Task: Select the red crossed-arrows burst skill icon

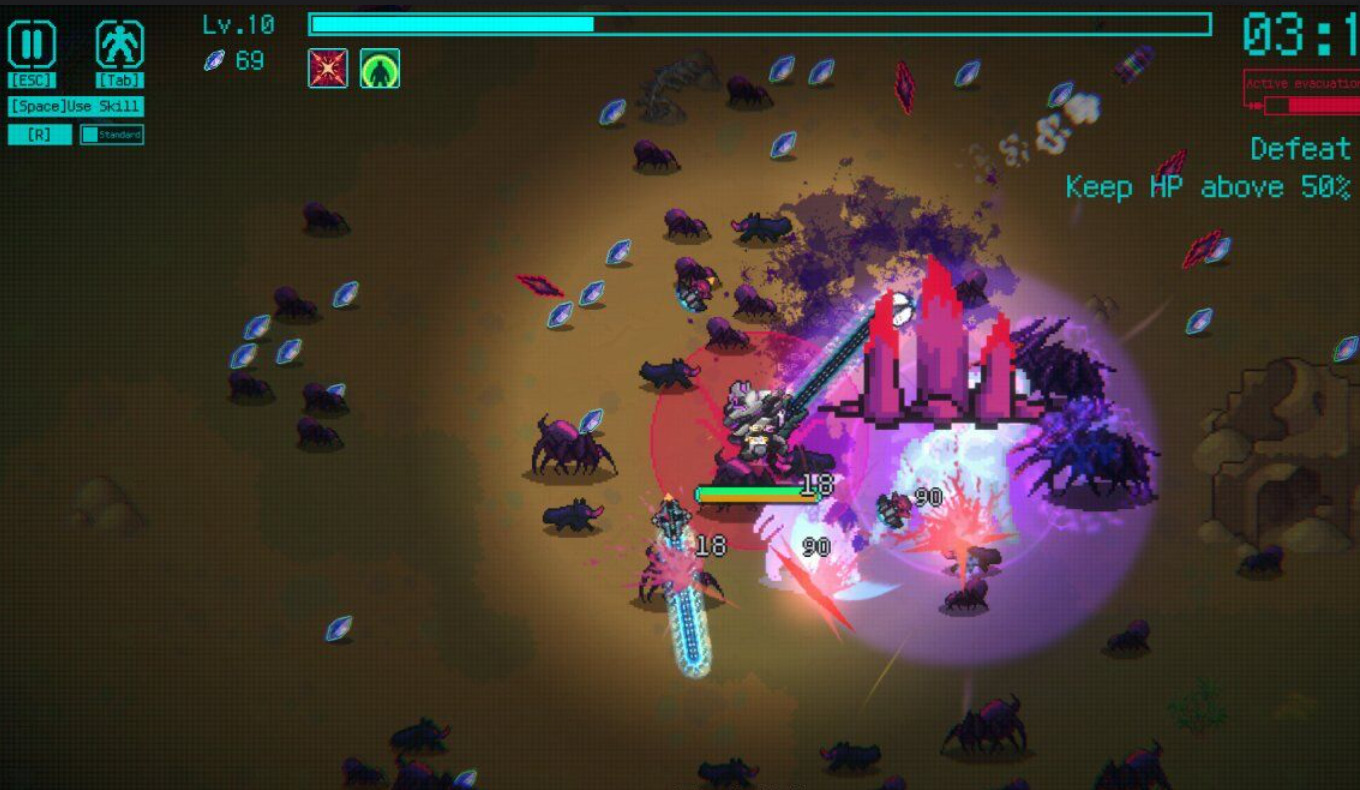Action: 328,68
